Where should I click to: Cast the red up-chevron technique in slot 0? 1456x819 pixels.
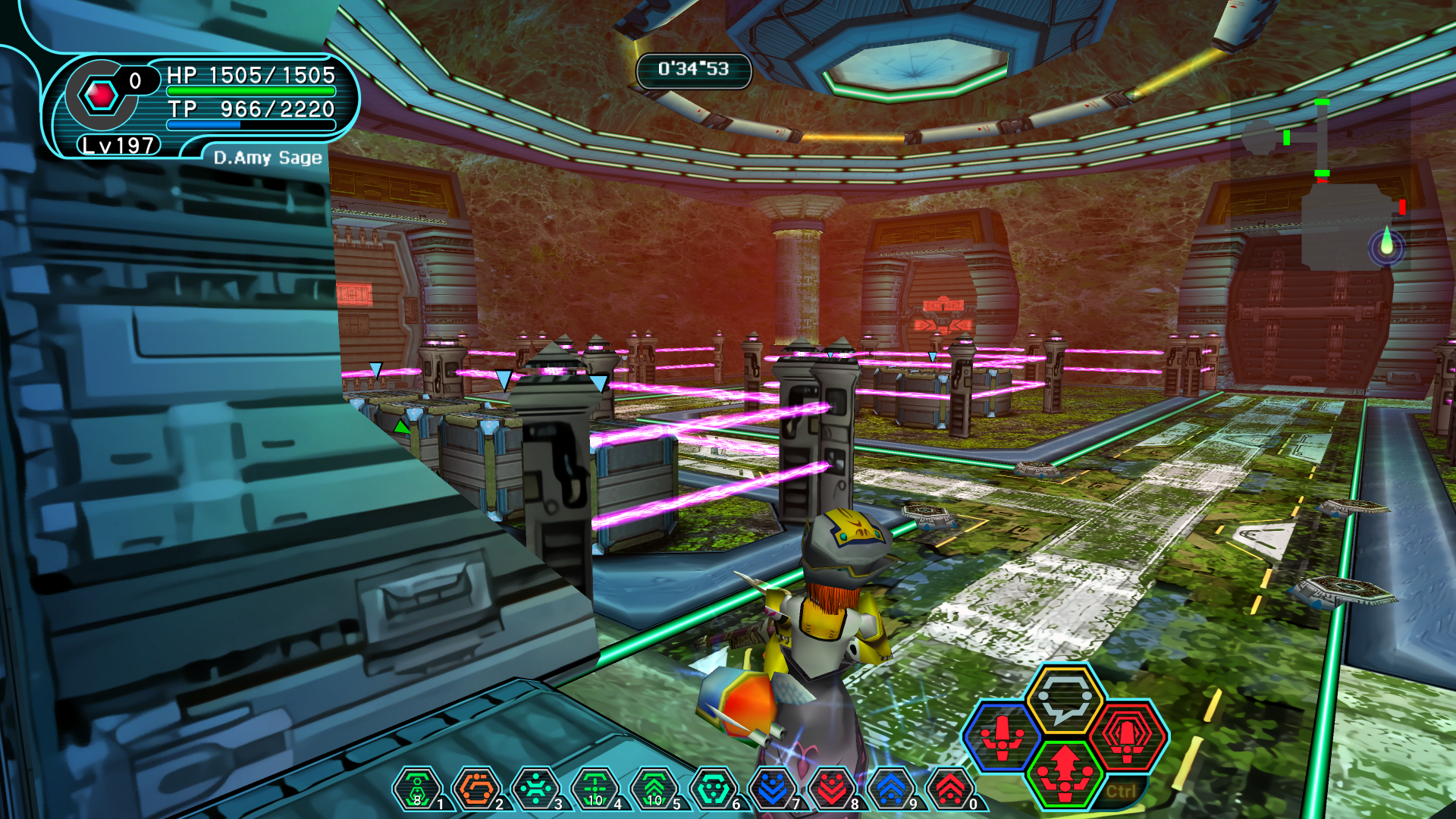pos(949,789)
